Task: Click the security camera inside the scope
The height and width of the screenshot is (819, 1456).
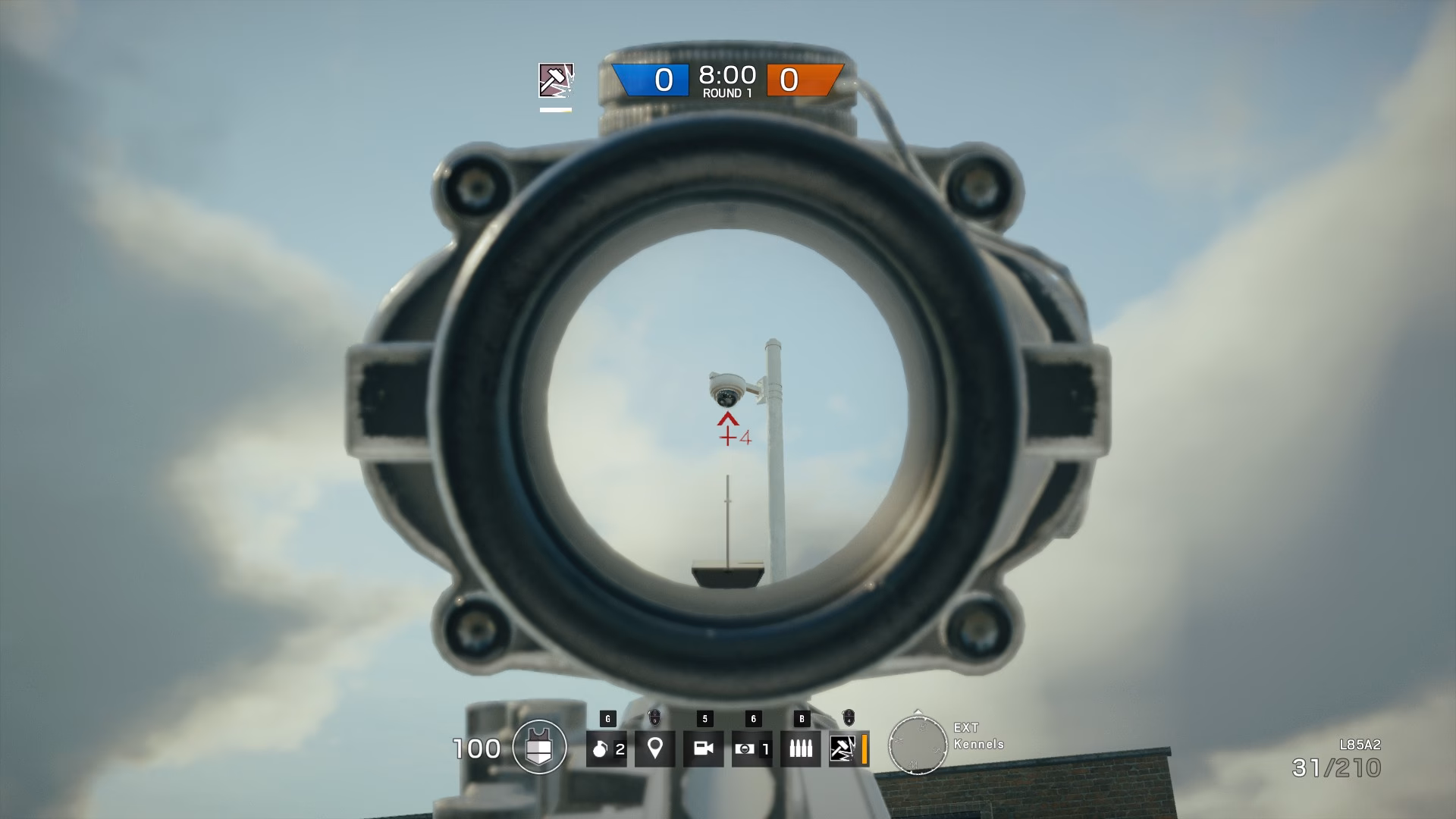Action: (x=726, y=391)
